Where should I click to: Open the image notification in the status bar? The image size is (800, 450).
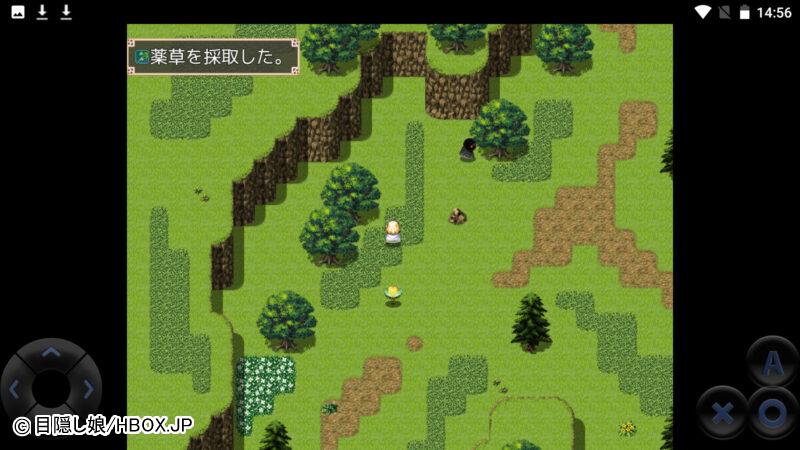(18, 12)
